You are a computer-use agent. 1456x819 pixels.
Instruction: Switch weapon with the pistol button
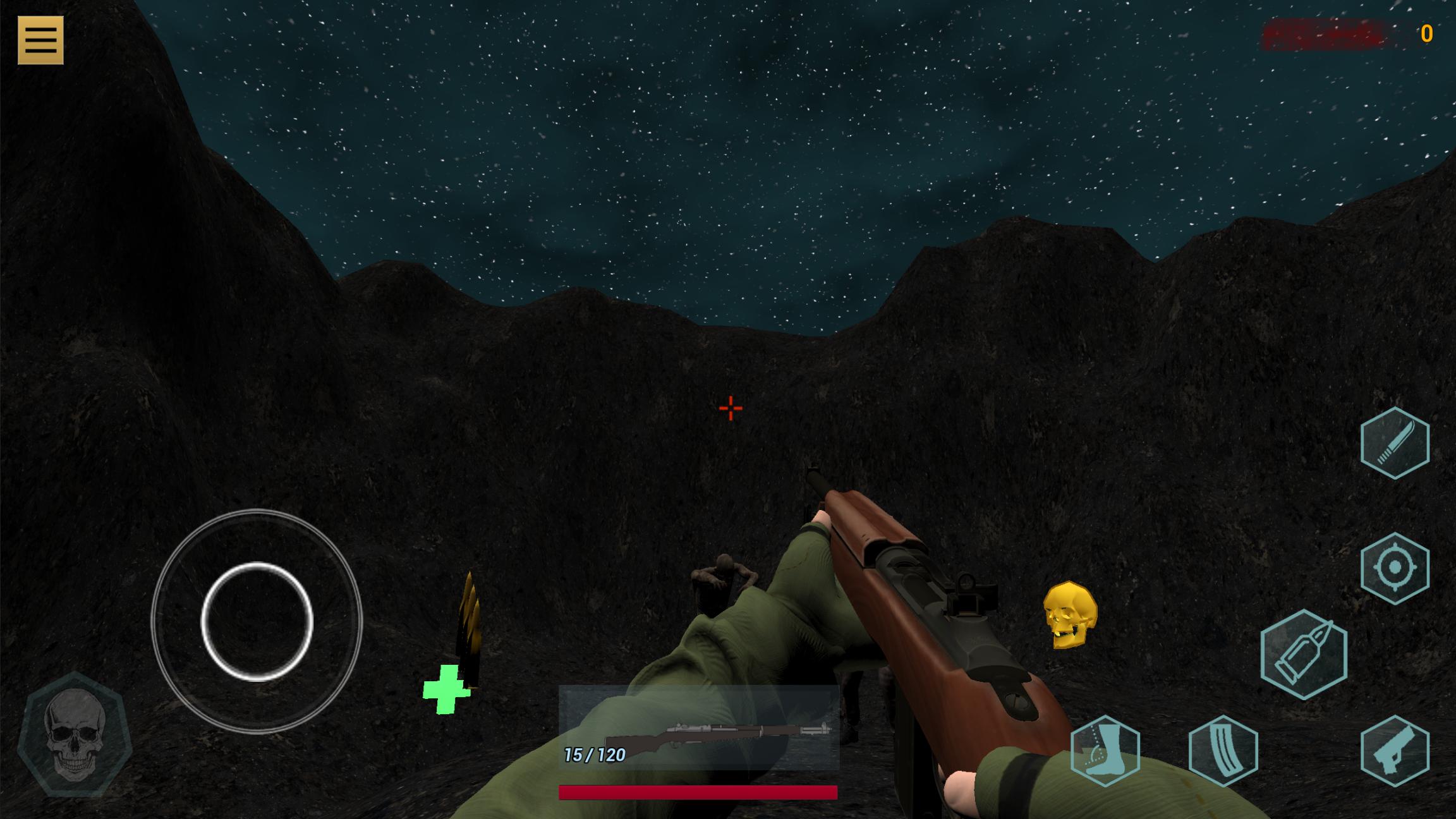(1395, 751)
